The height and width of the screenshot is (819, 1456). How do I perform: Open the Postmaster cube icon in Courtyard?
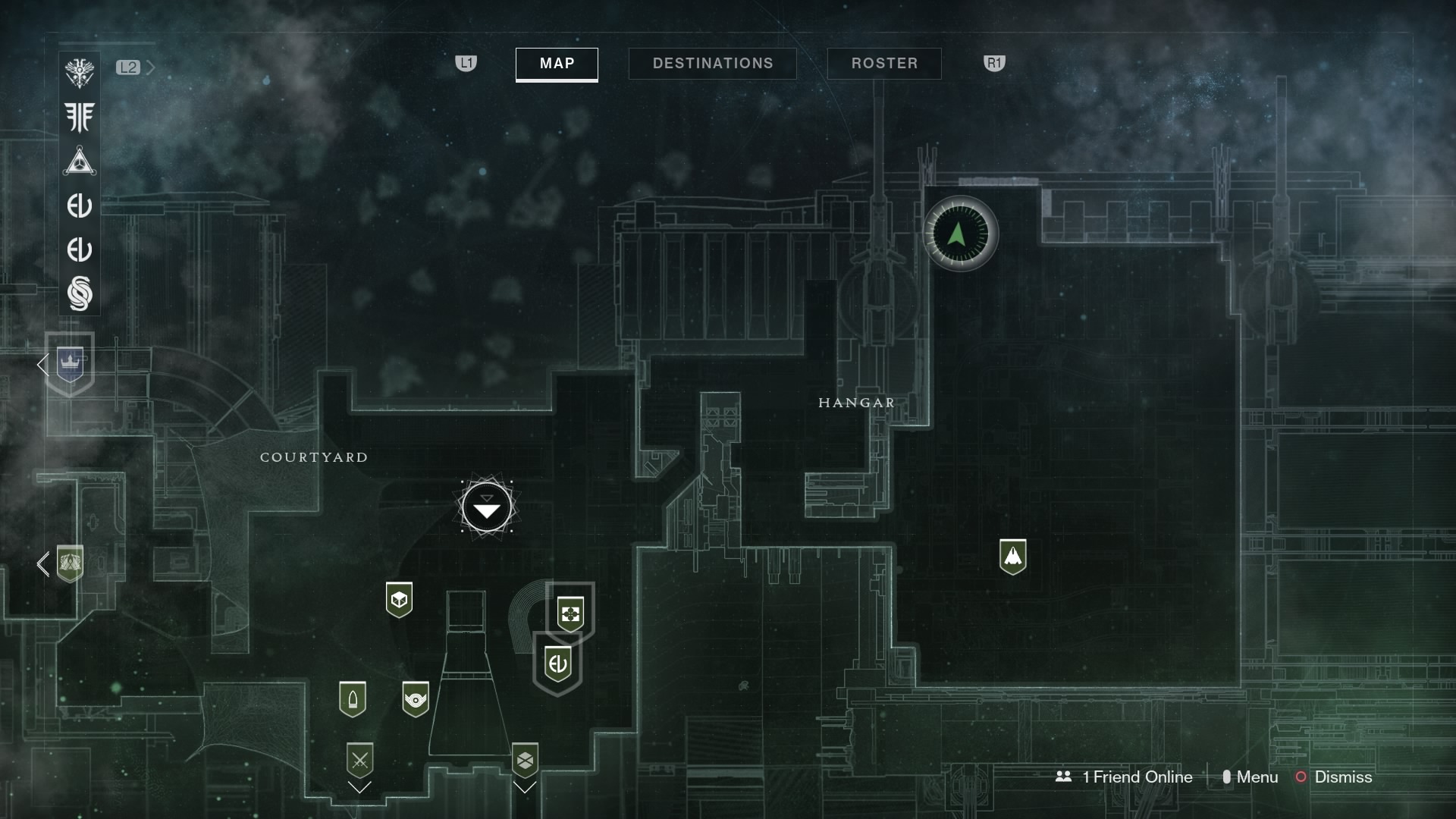[x=400, y=599]
